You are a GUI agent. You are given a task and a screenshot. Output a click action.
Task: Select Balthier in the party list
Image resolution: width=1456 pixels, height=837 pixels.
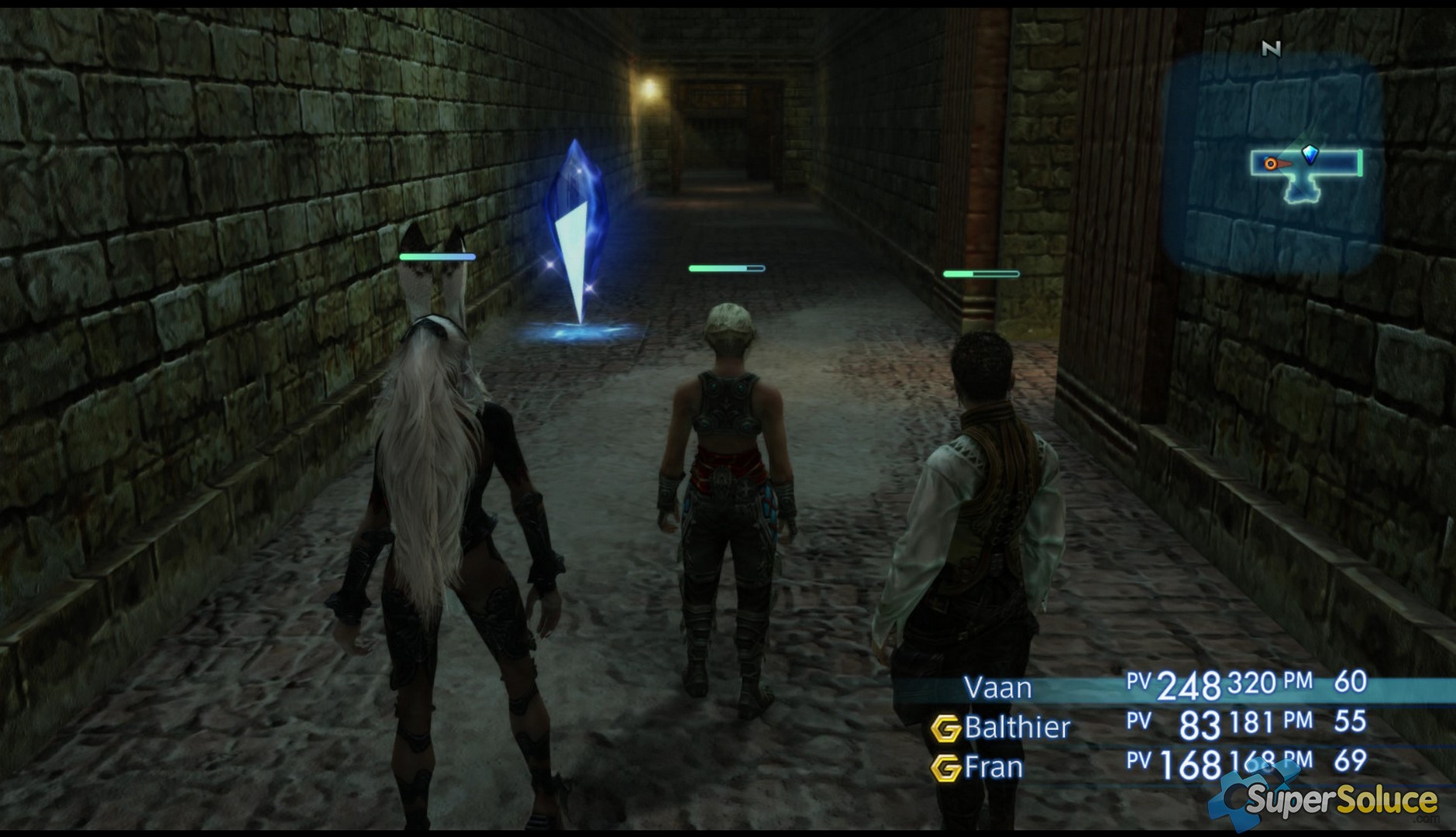point(1017,727)
